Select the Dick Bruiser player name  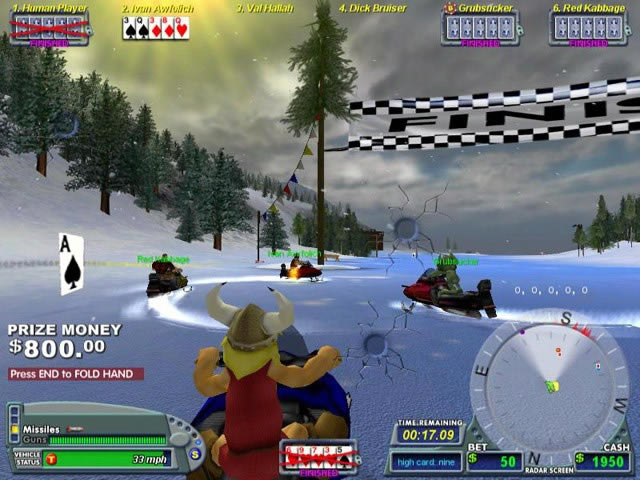pos(372,8)
